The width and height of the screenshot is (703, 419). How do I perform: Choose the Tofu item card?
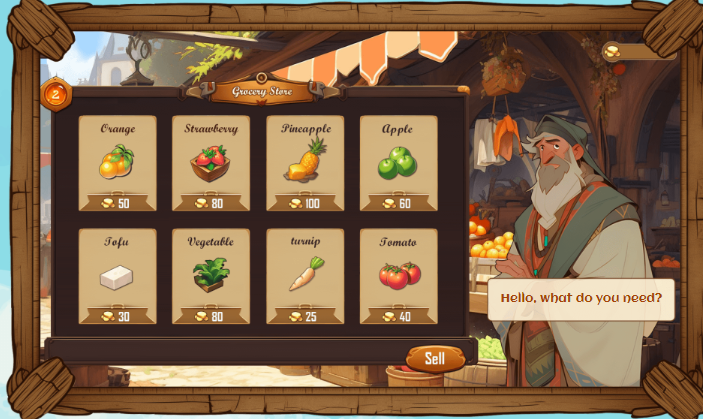[x=118, y=276]
